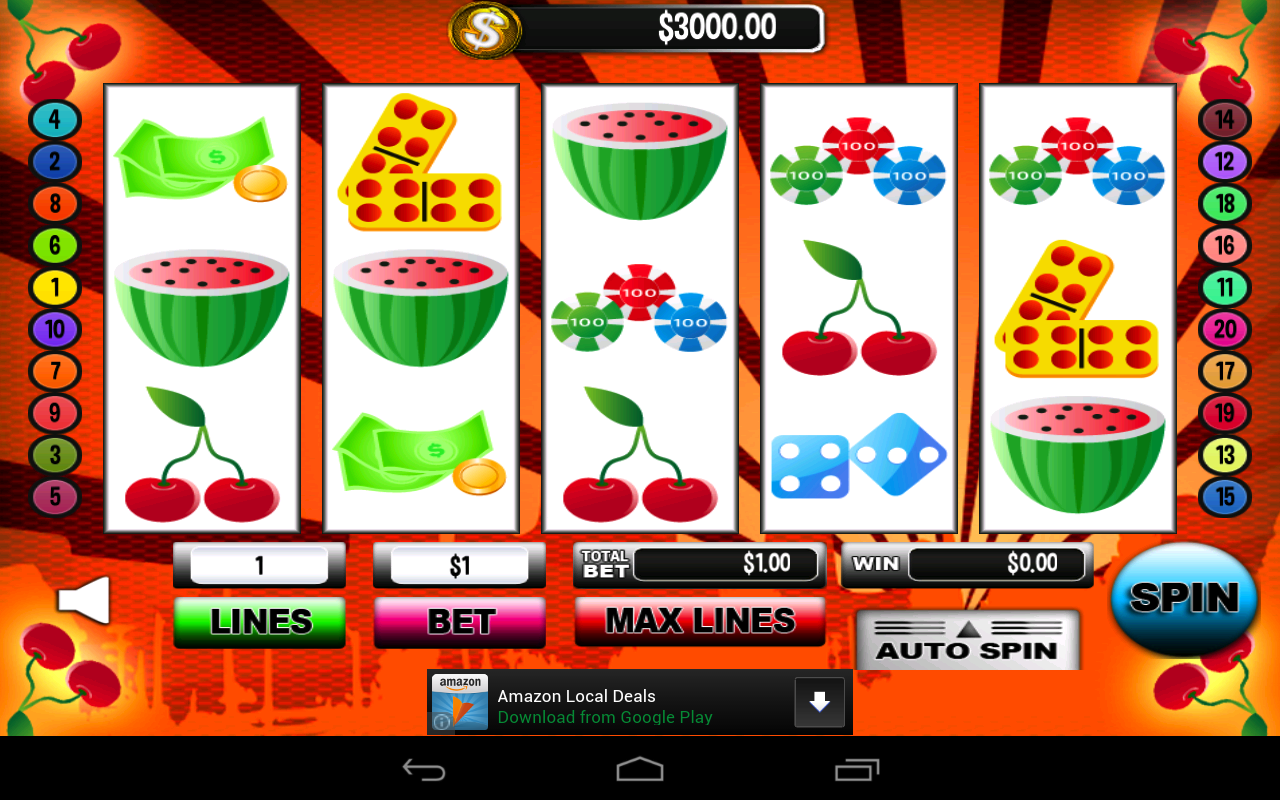Choose payline number 14 marker
Image resolution: width=1280 pixels, height=800 pixels.
pyautogui.click(x=1225, y=120)
